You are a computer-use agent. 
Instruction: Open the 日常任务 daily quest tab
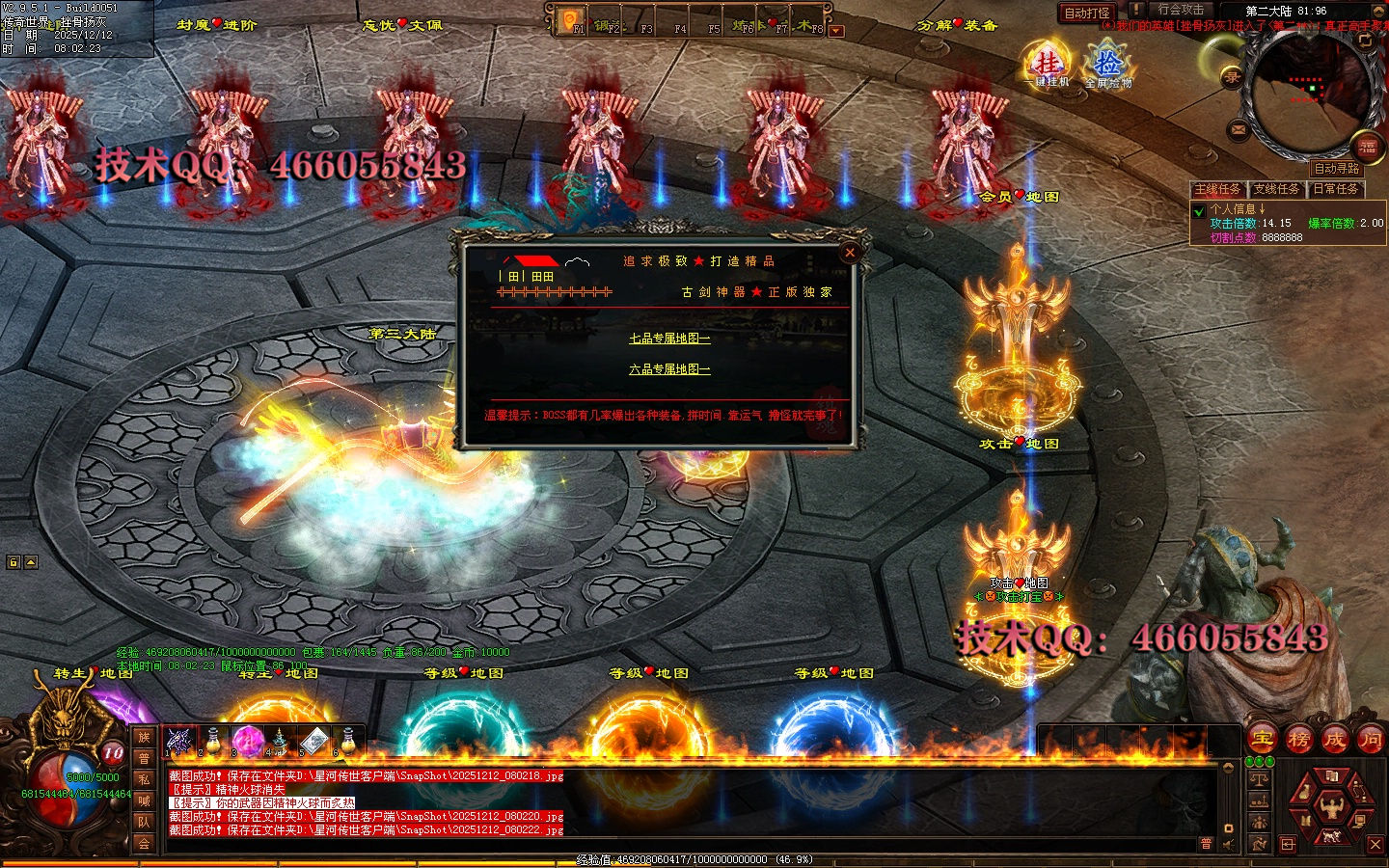click(x=1336, y=189)
